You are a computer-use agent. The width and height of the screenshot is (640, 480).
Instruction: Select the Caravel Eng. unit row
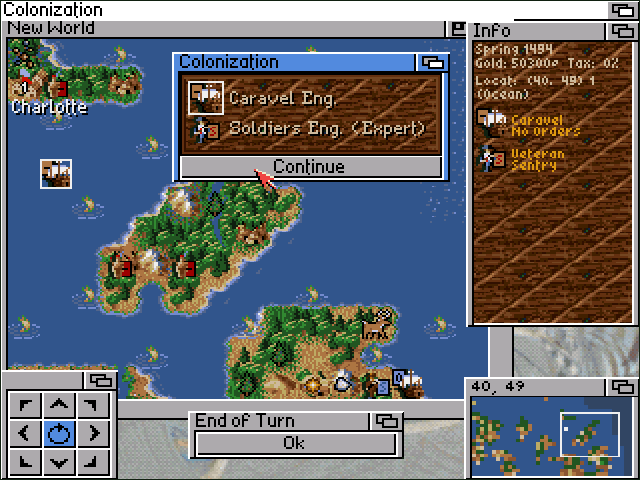(310, 98)
